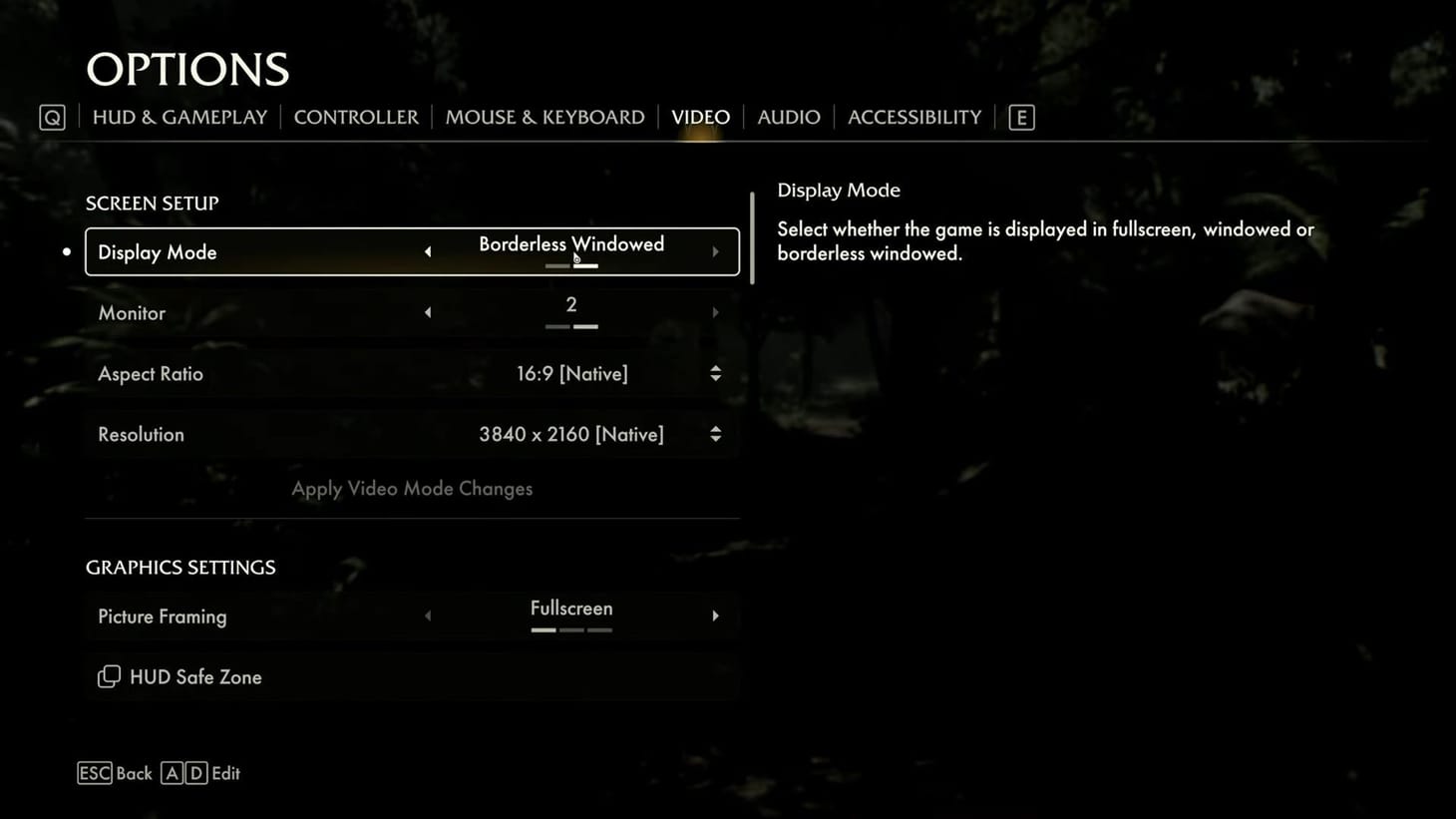Click the right arrow to change Monitor
Viewport: 1456px width, 819px height.
click(715, 312)
